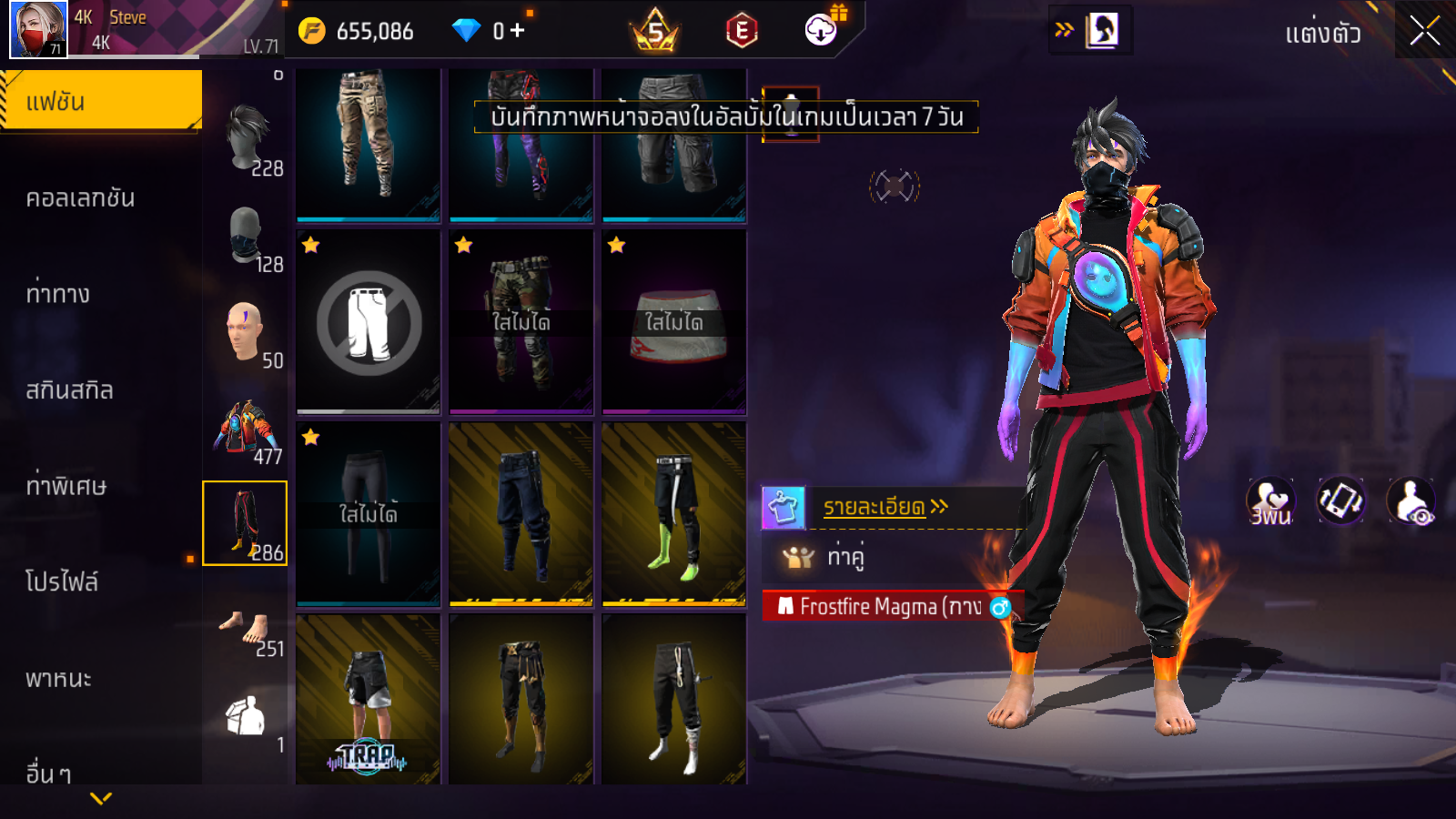Open the cloud download icon with gift

click(822, 30)
